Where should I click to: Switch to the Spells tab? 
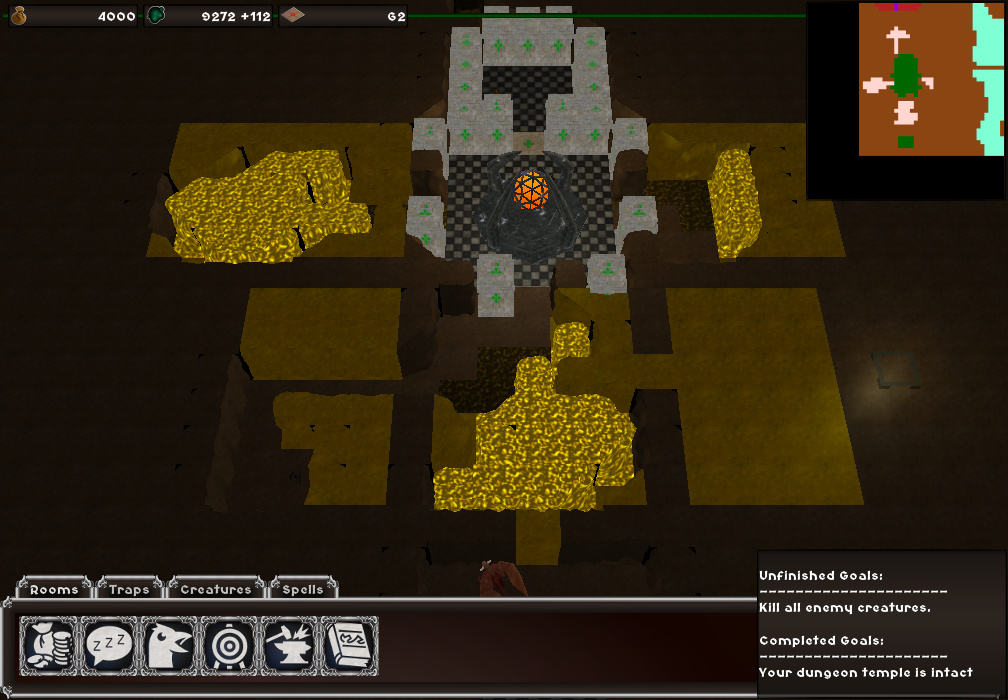coord(302,589)
